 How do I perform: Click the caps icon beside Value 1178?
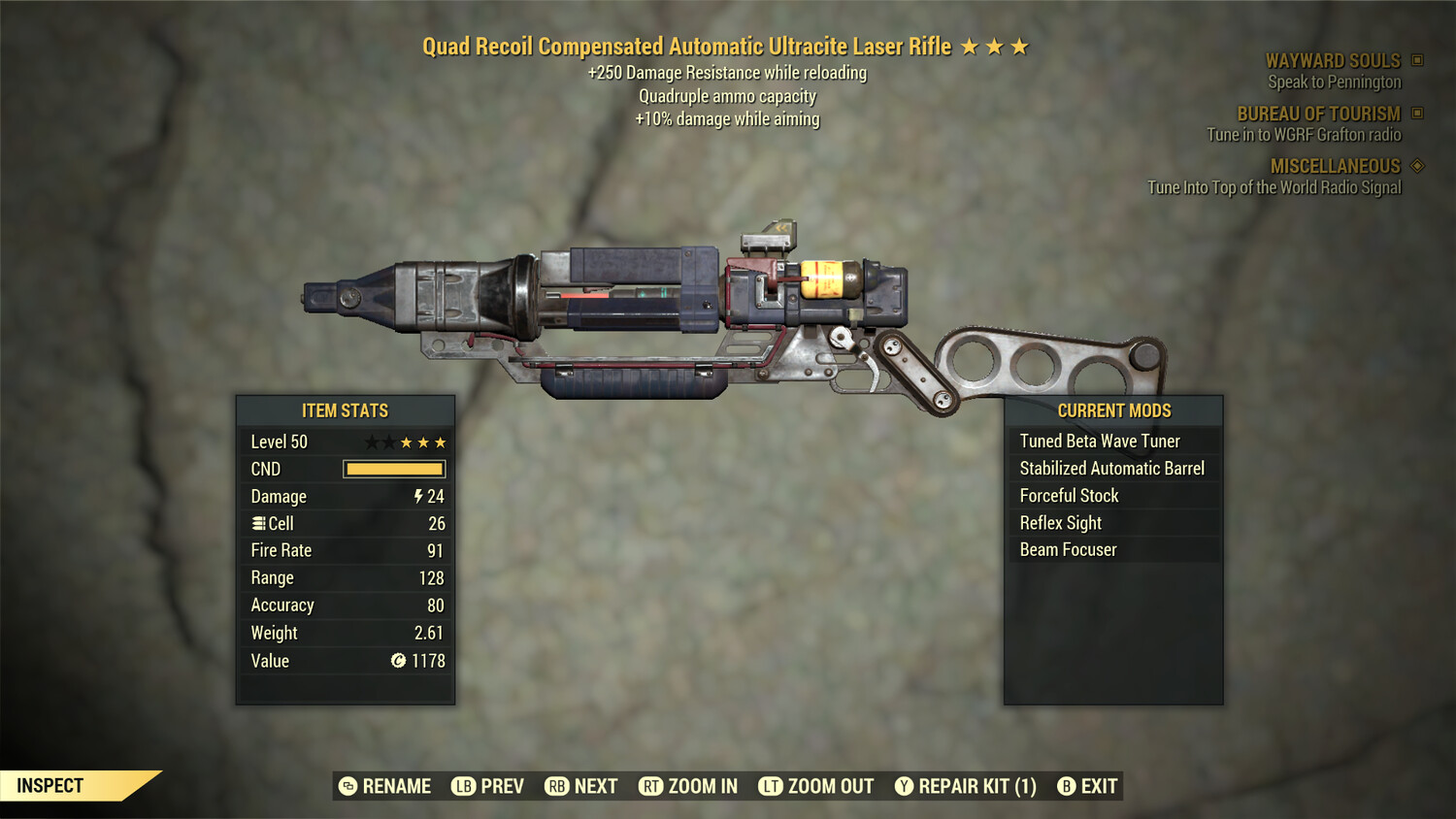pos(396,661)
